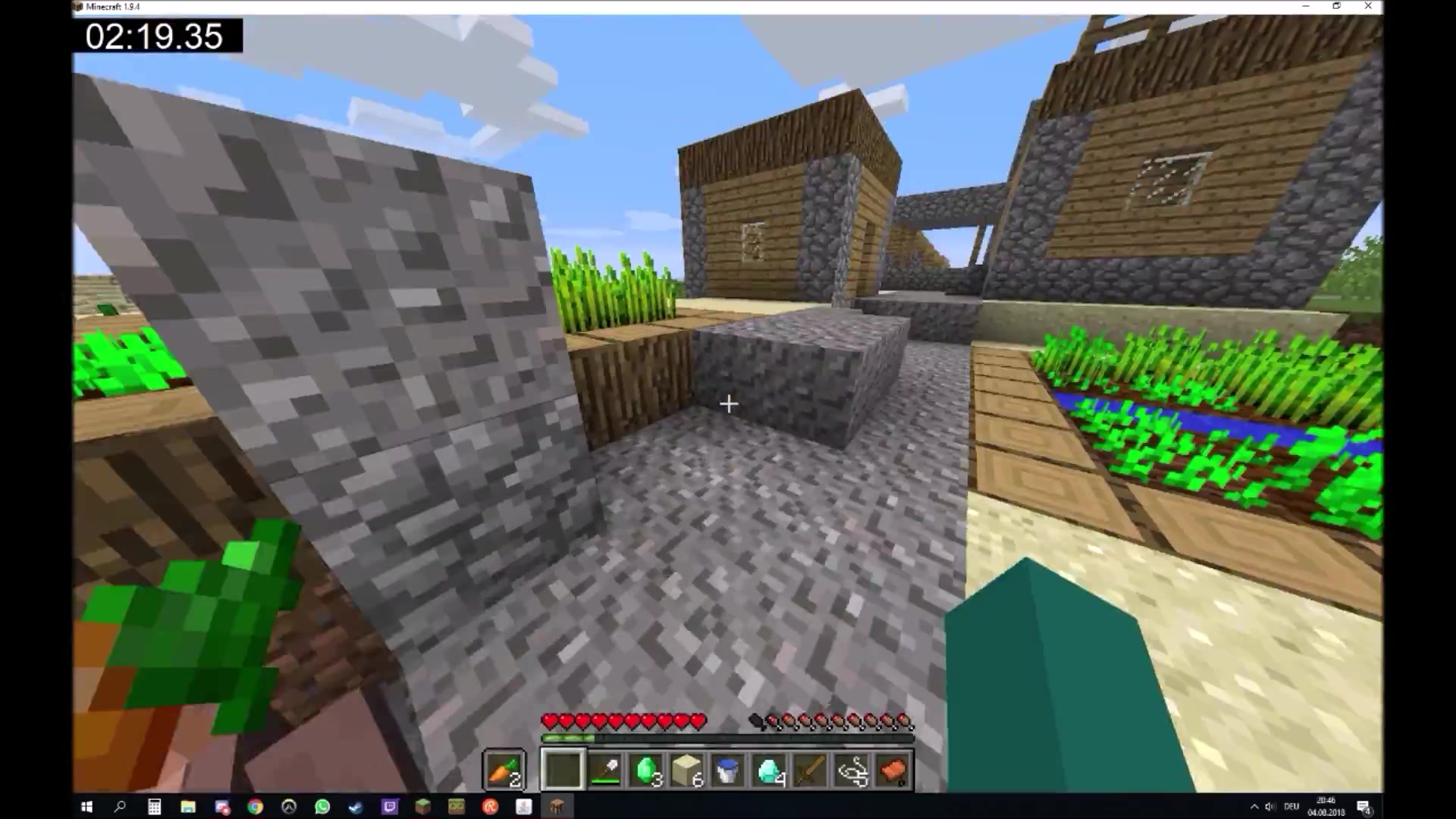1456x819 pixels.
Task: Open Twitch from the taskbar
Action: 388,806
